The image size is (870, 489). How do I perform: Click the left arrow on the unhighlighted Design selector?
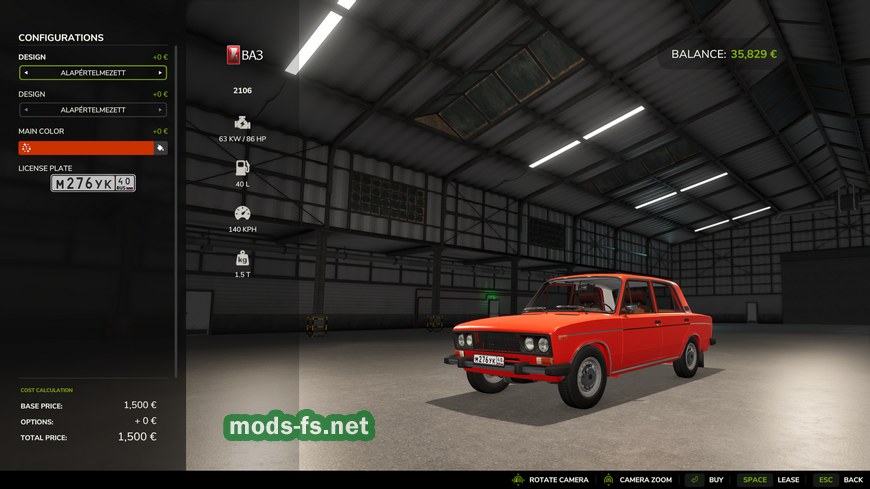26,110
